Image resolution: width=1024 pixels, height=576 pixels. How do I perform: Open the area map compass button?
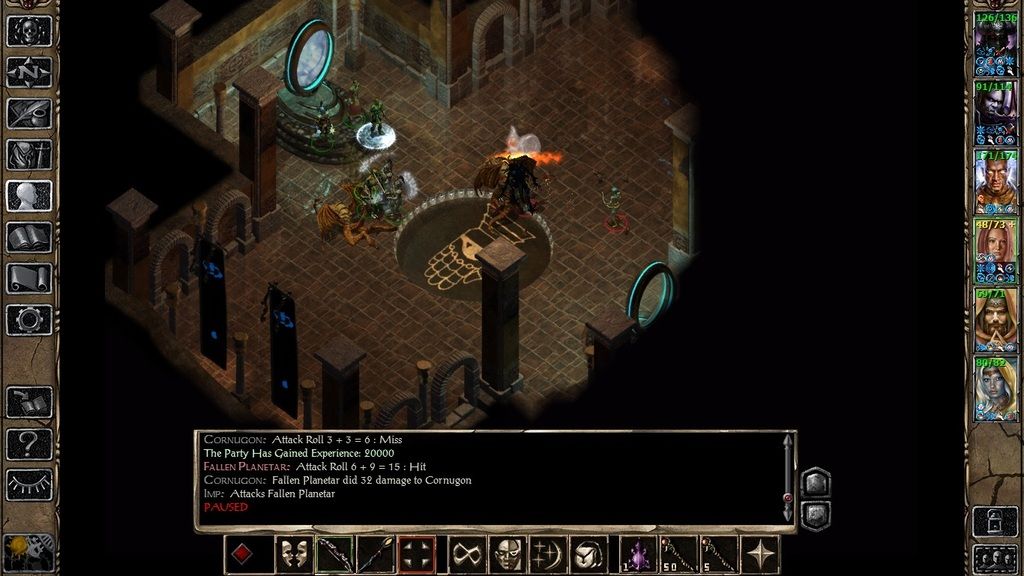(x=29, y=72)
